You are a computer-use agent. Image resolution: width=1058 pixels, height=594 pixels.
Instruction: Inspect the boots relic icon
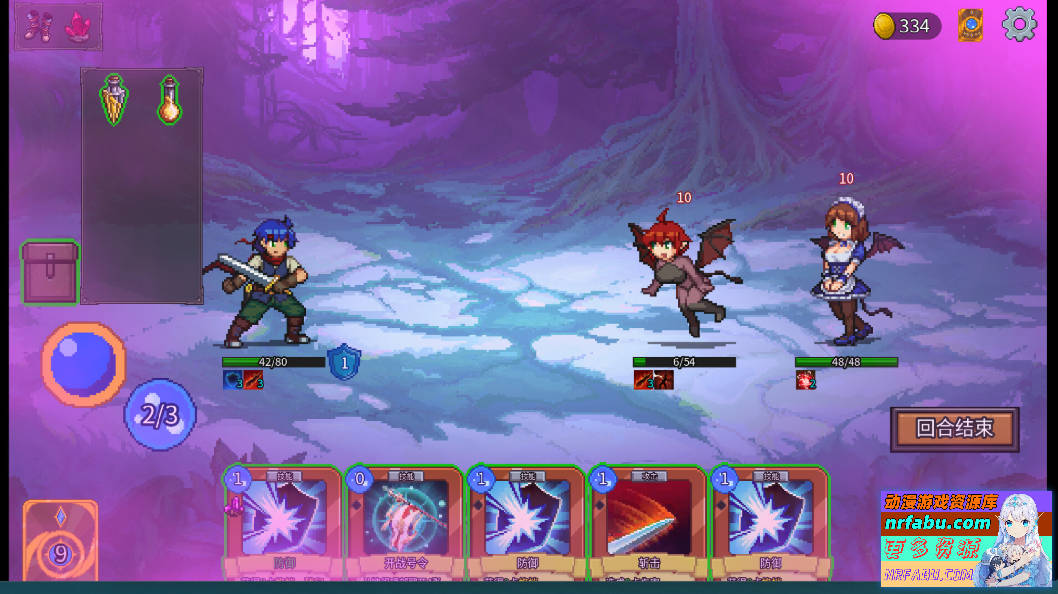[x=39, y=27]
